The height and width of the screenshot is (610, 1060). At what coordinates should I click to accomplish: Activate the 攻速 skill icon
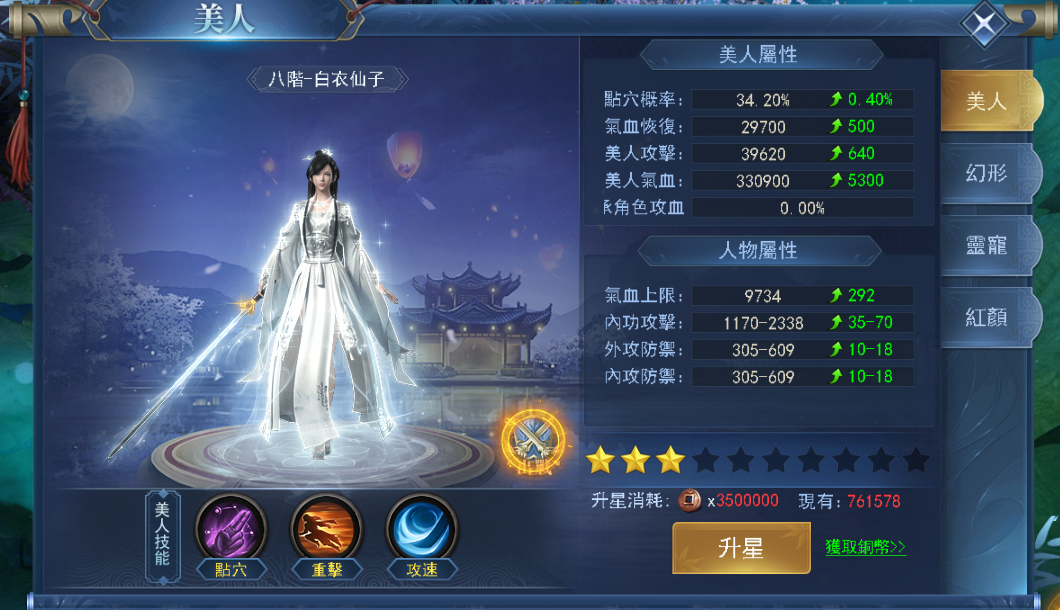click(422, 529)
